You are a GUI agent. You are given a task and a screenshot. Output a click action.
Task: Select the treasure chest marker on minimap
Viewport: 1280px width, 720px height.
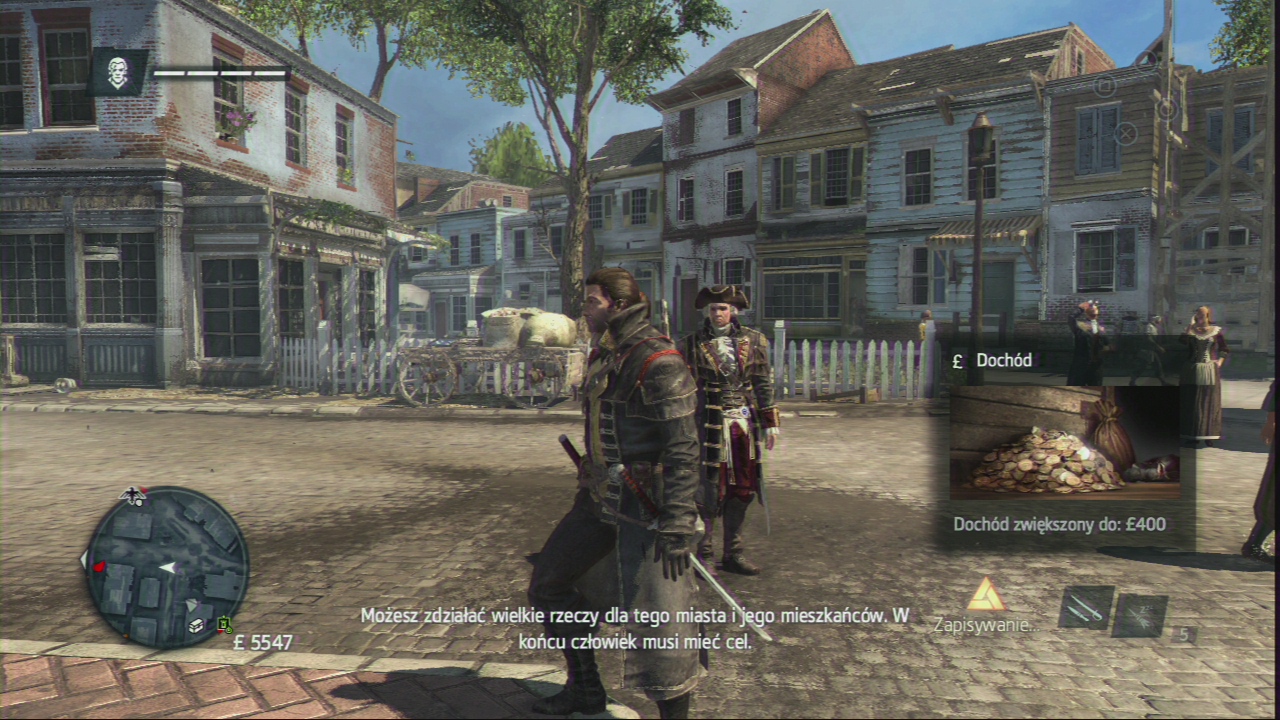pos(197,625)
